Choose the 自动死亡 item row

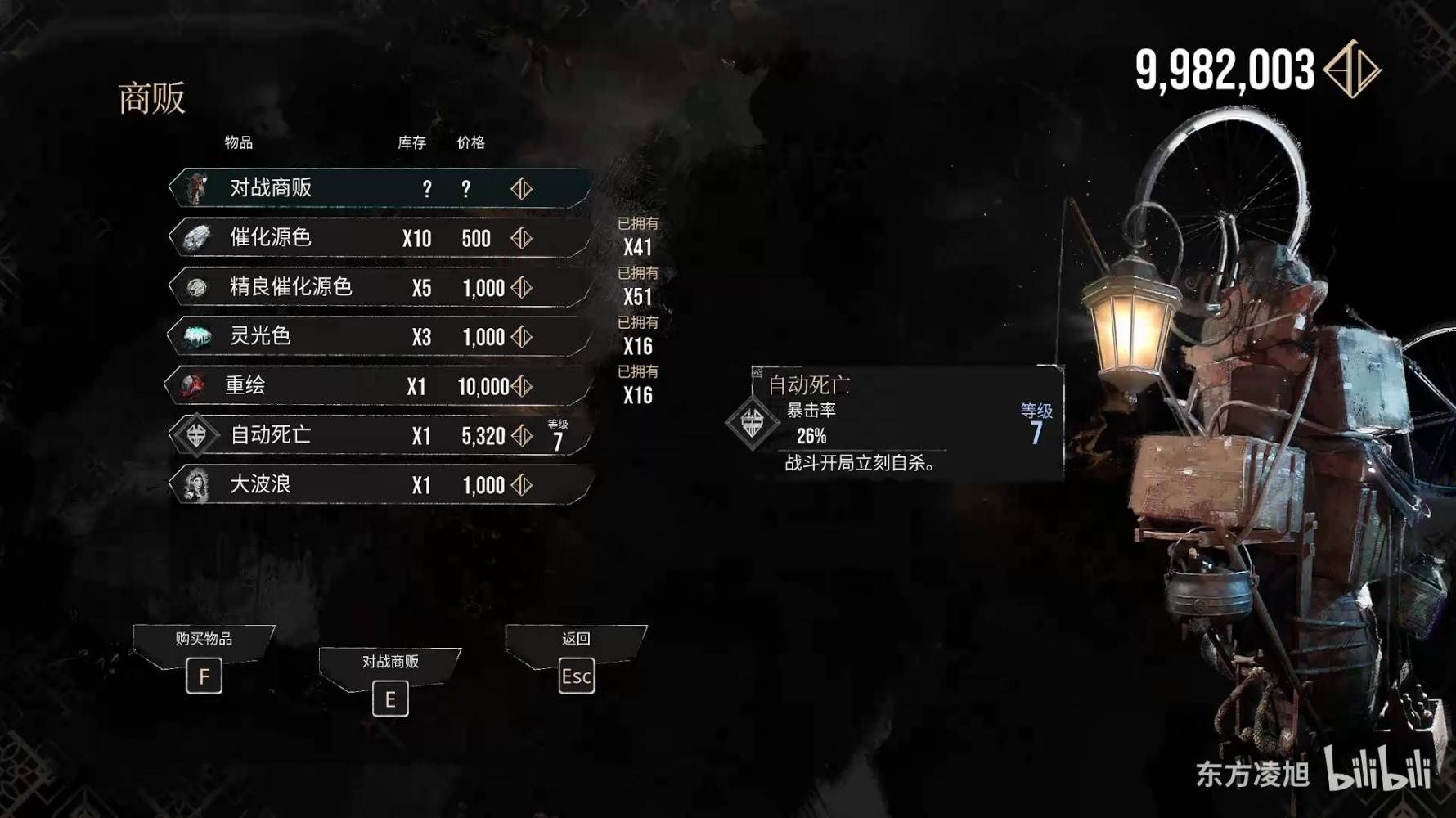[x=380, y=435]
